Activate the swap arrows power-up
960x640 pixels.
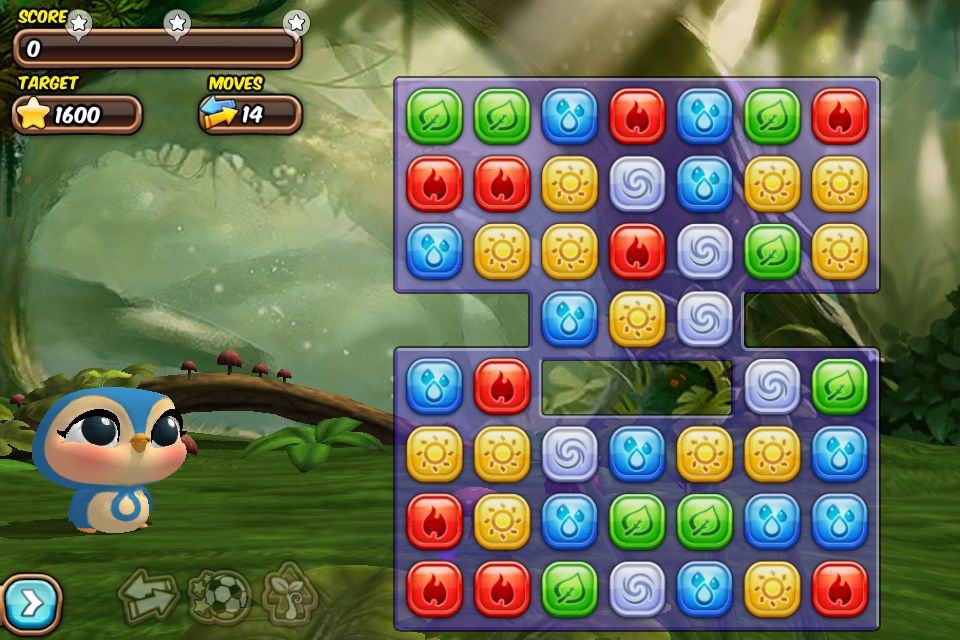click(148, 597)
